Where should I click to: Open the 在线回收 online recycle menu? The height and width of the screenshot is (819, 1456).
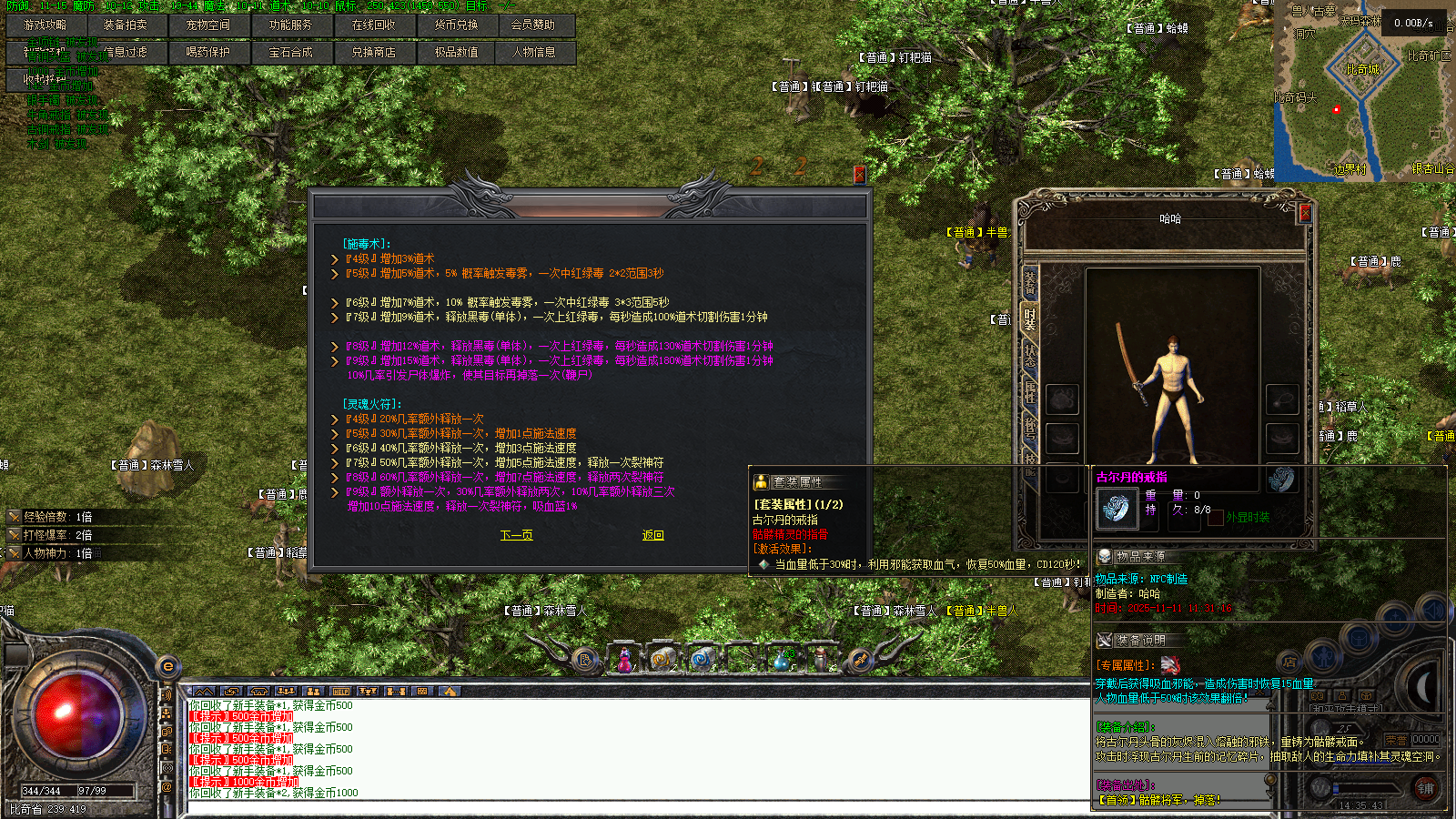click(x=374, y=25)
